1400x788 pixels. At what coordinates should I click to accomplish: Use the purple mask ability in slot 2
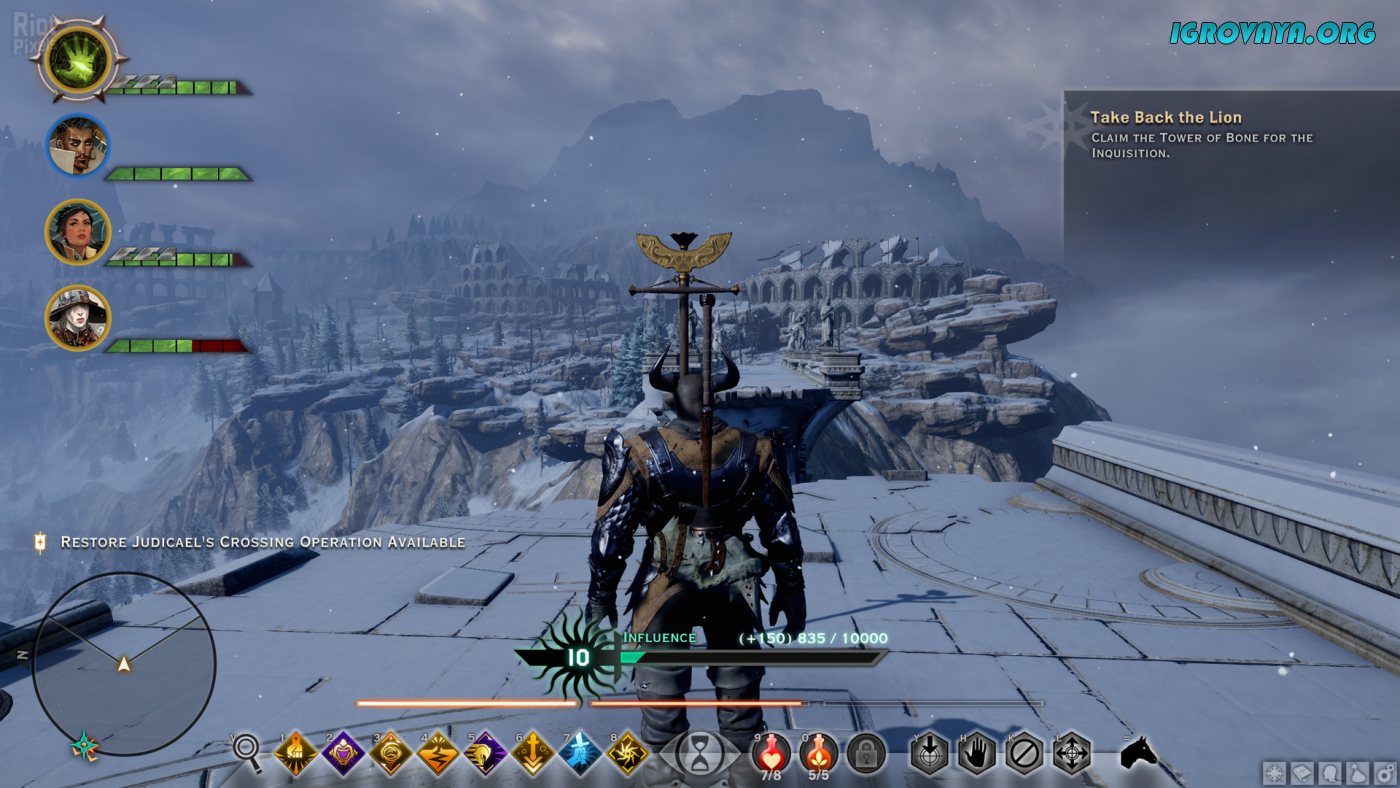(342, 753)
